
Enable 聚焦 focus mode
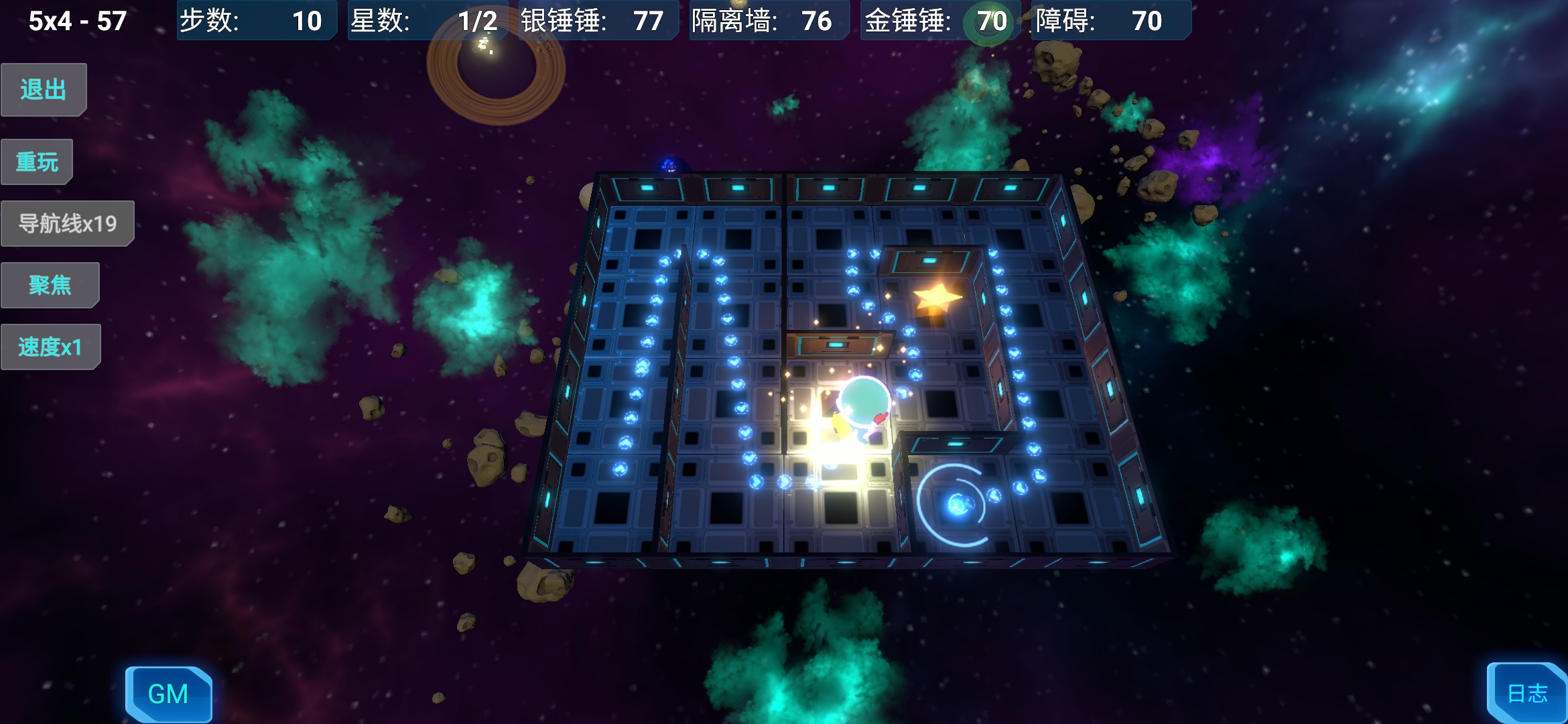click(50, 284)
